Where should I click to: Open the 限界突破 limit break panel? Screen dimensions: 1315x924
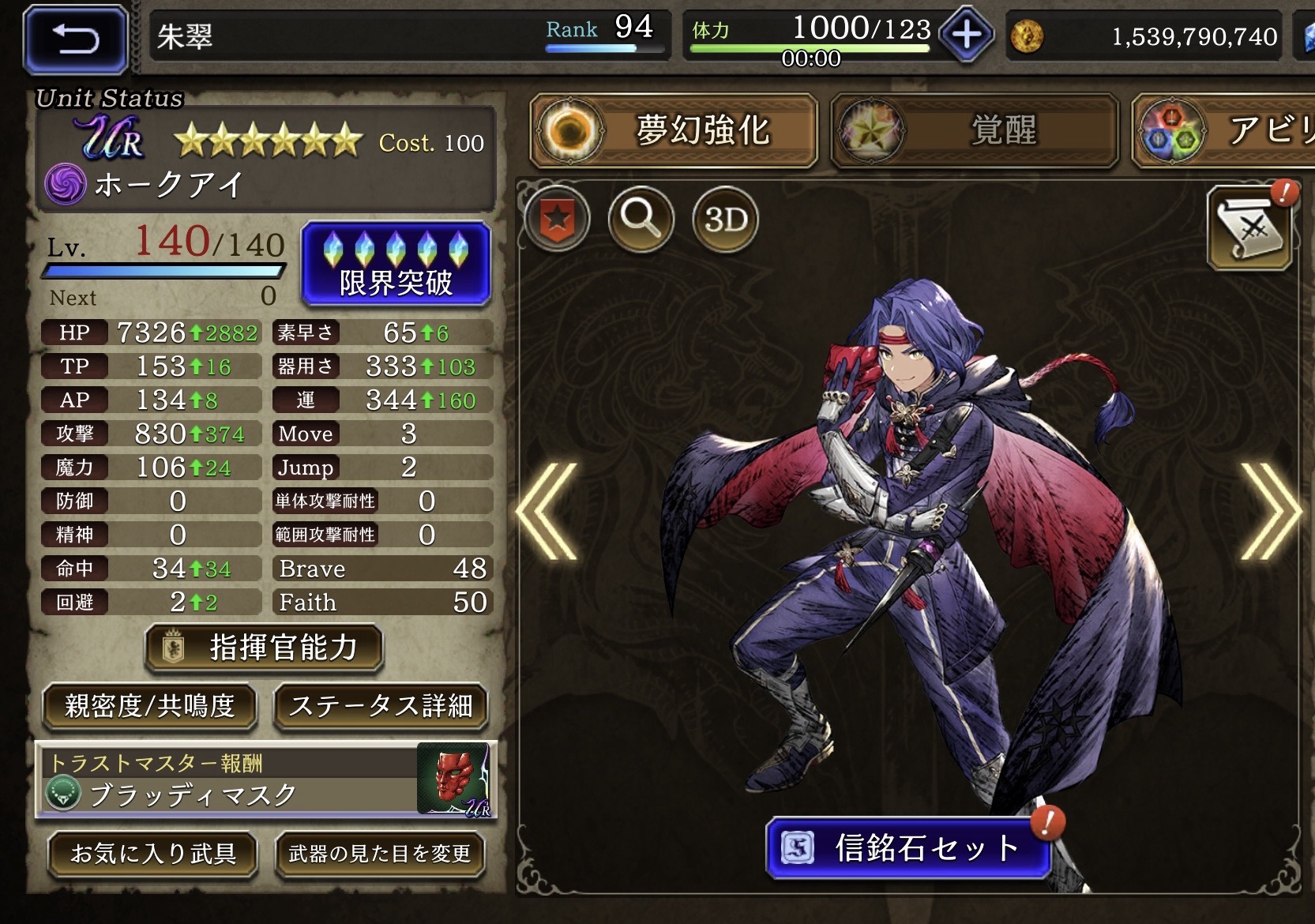pos(396,265)
